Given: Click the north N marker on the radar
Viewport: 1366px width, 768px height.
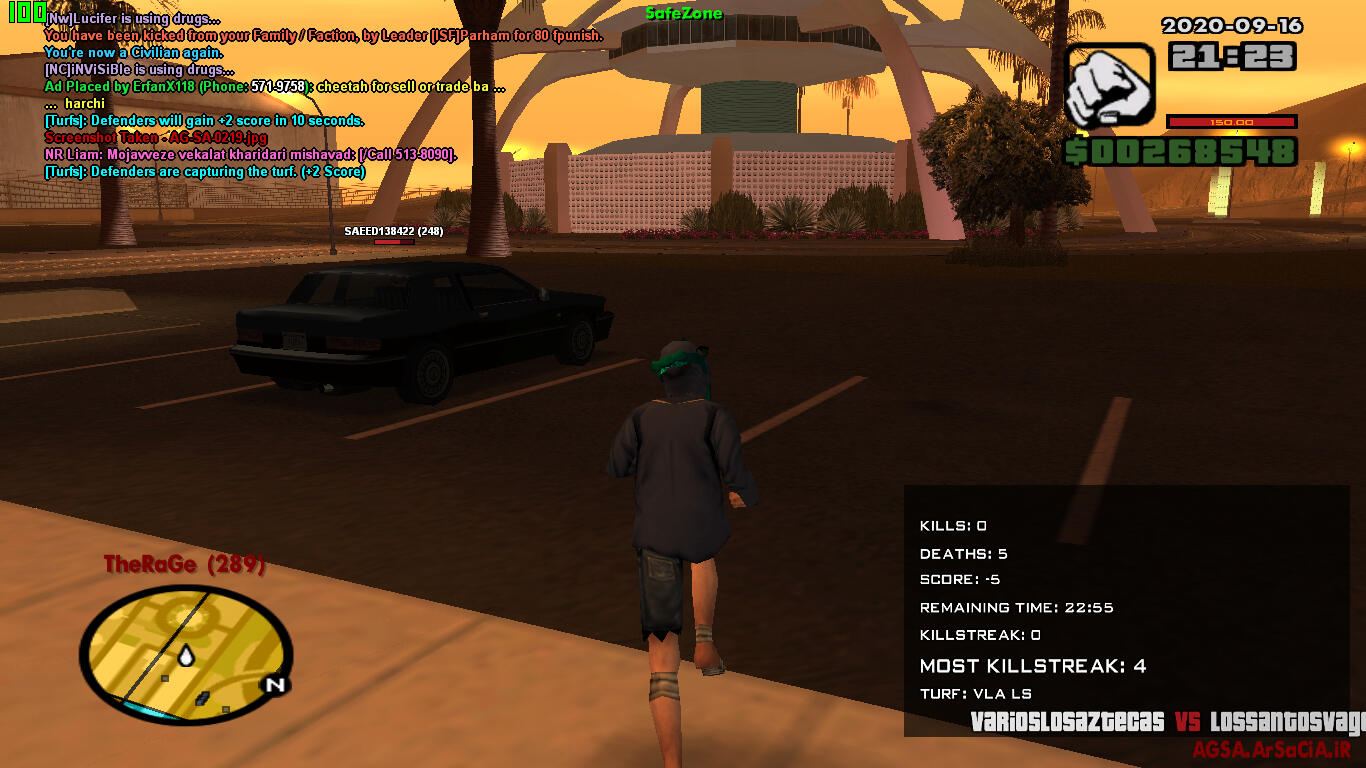Looking at the screenshot, I should coord(273,685).
